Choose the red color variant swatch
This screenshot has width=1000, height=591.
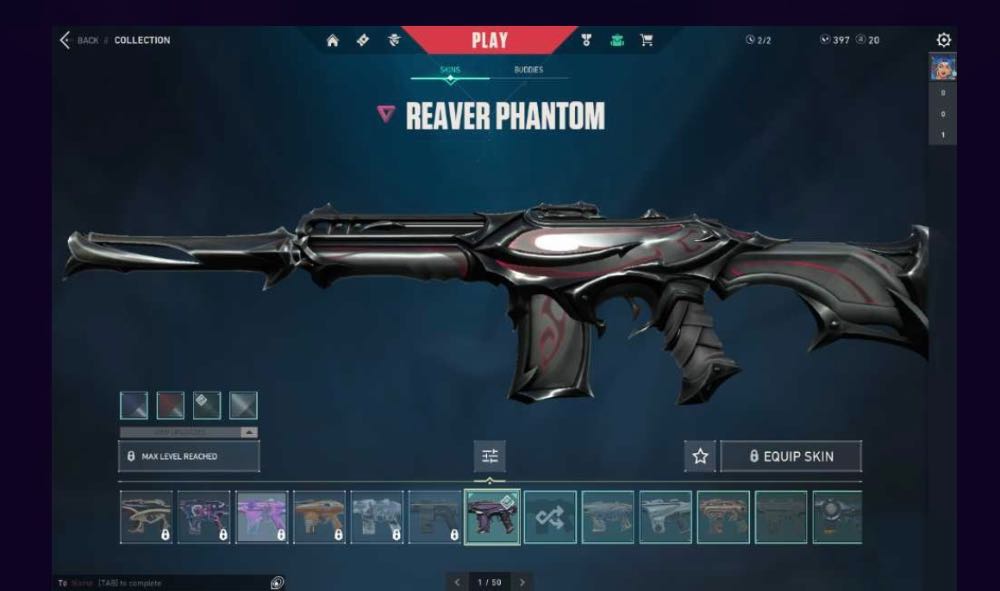170,405
